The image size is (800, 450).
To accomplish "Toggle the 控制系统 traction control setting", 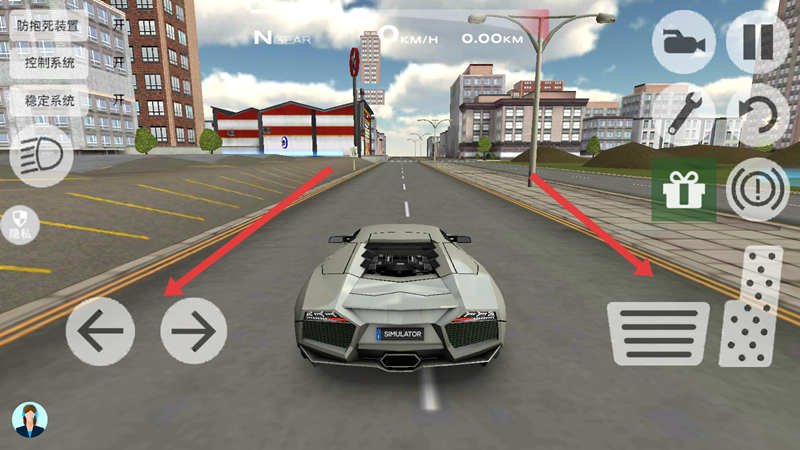I will click(x=68, y=63).
